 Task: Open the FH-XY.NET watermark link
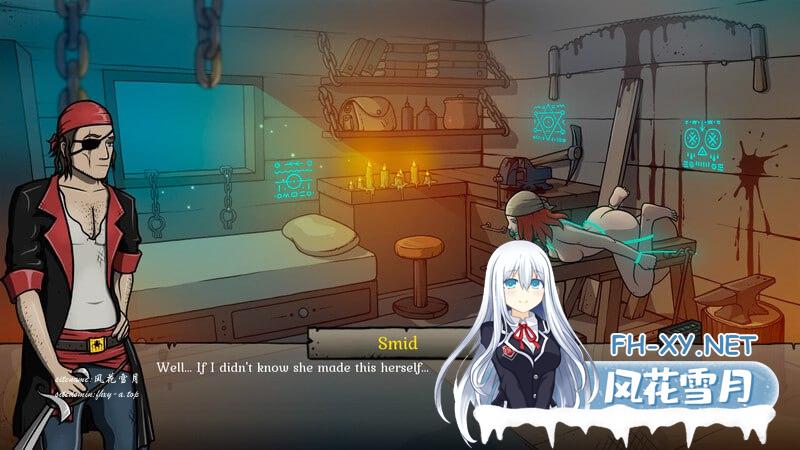coord(685,348)
